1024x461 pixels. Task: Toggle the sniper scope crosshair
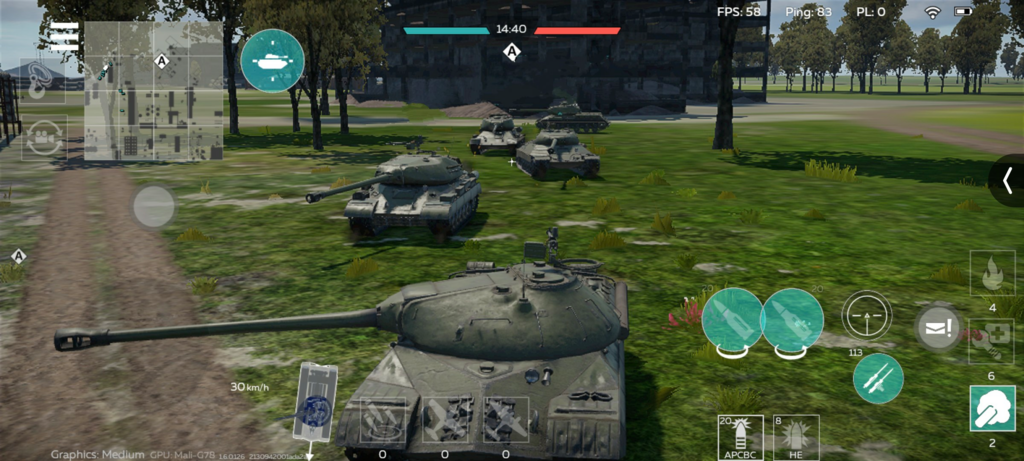(x=866, y=317)
